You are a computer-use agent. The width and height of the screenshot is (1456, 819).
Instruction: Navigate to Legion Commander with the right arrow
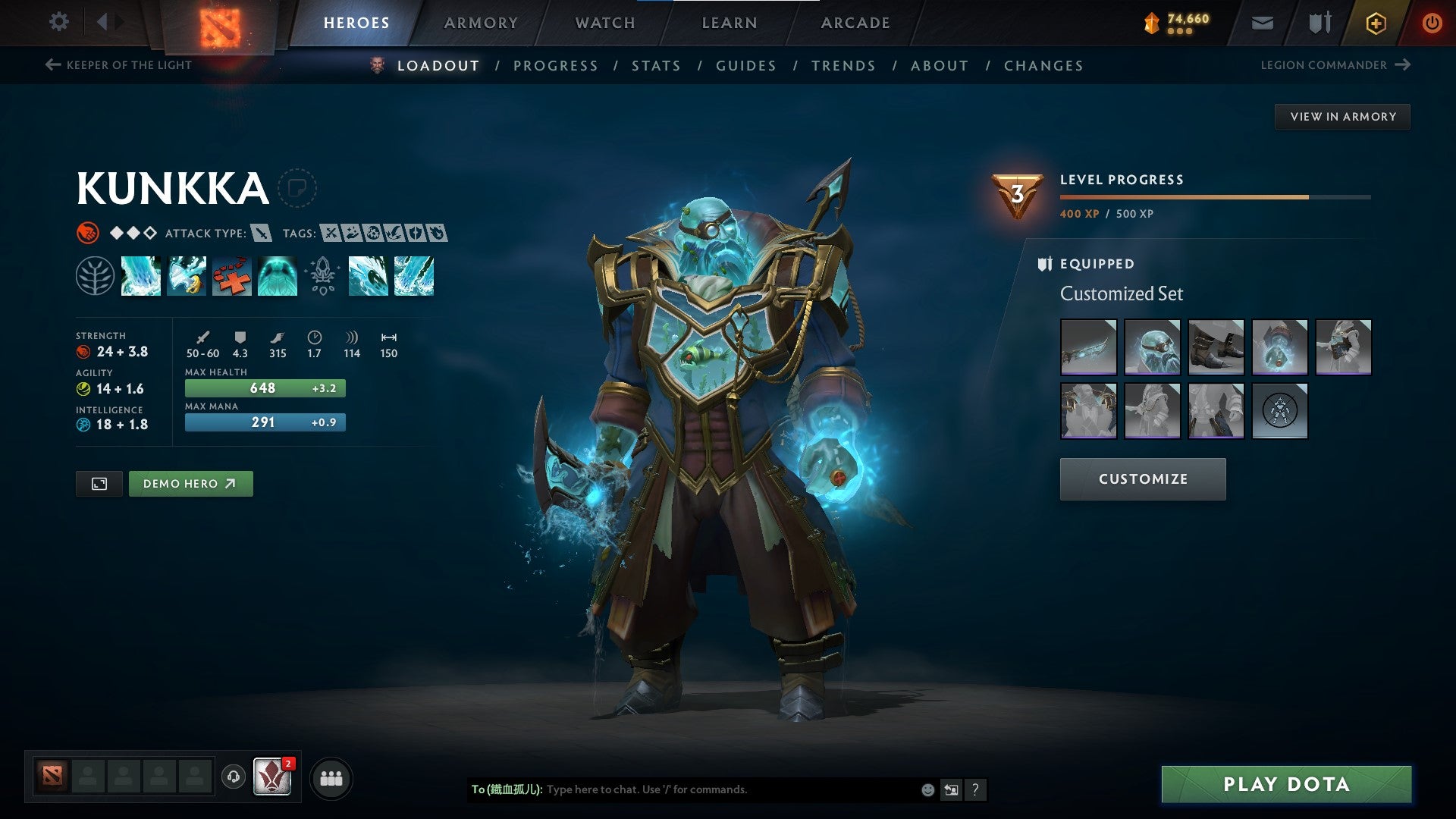[x=1404, y=65]
